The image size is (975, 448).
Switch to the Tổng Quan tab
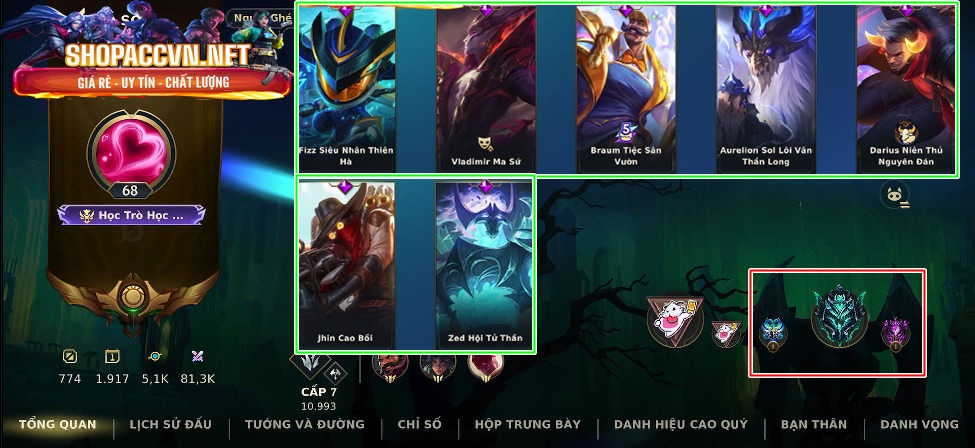point(57,425)
